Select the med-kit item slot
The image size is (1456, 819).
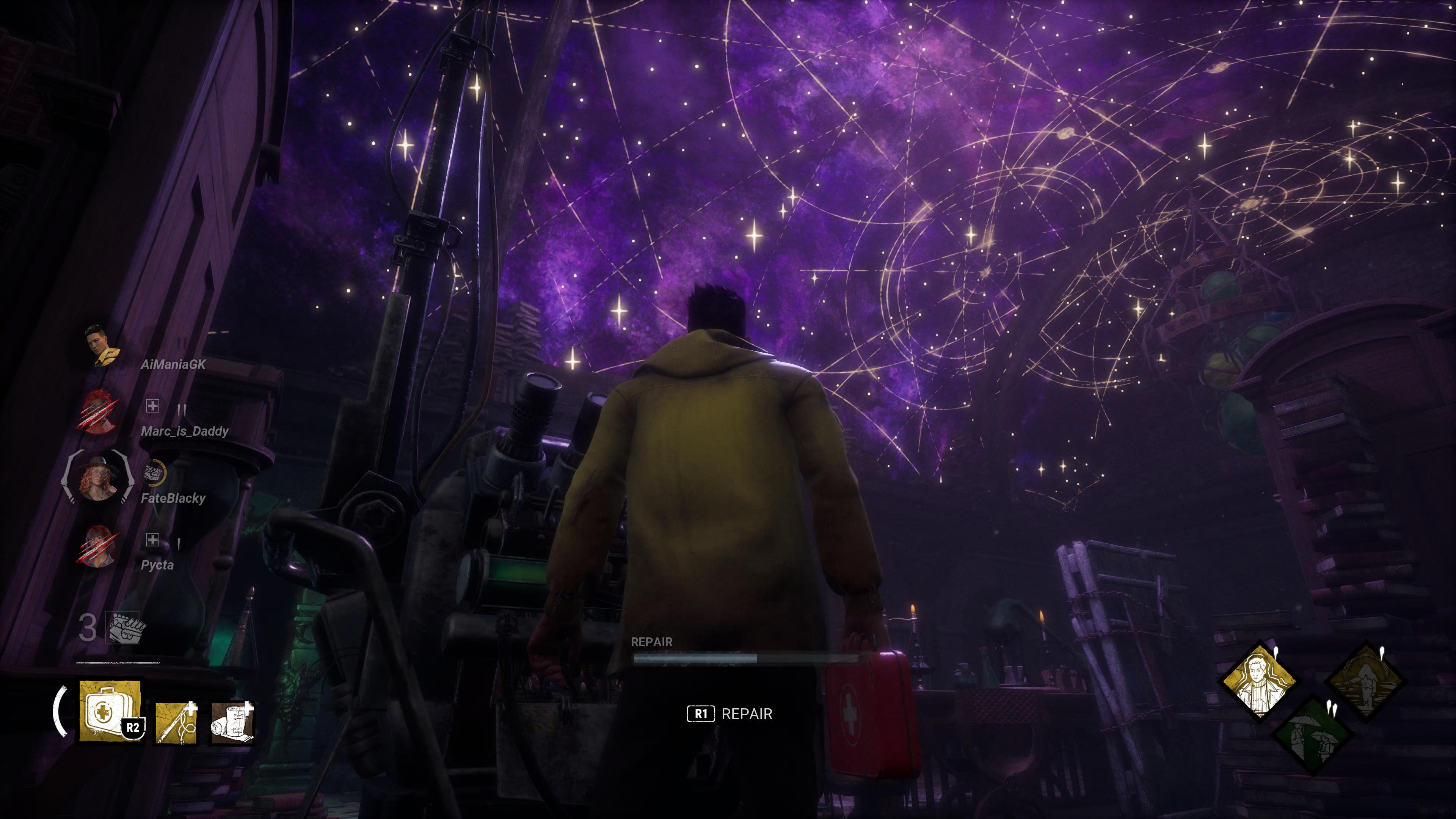pos(110,711)
